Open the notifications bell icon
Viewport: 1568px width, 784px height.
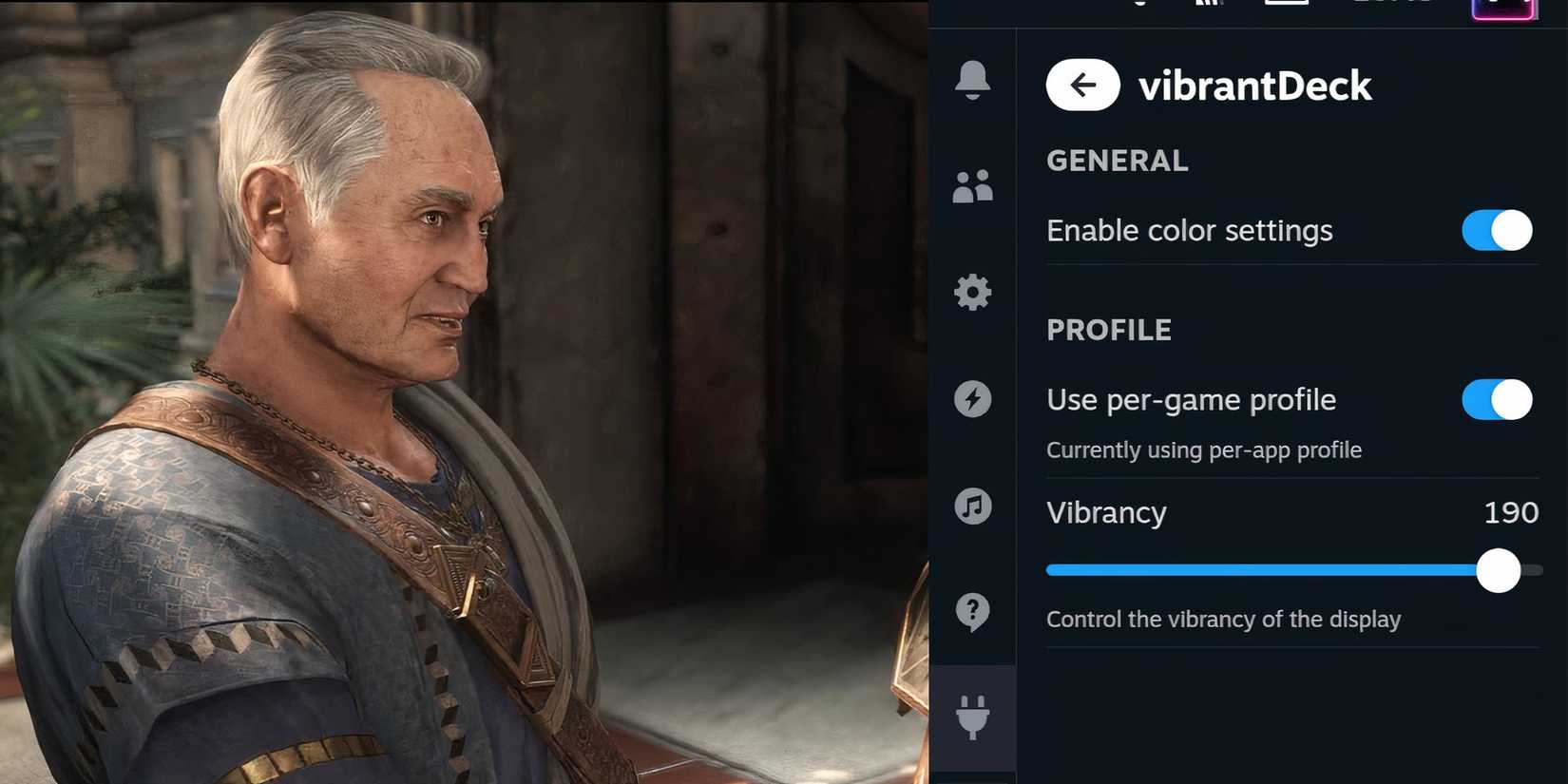coord(973,80)
